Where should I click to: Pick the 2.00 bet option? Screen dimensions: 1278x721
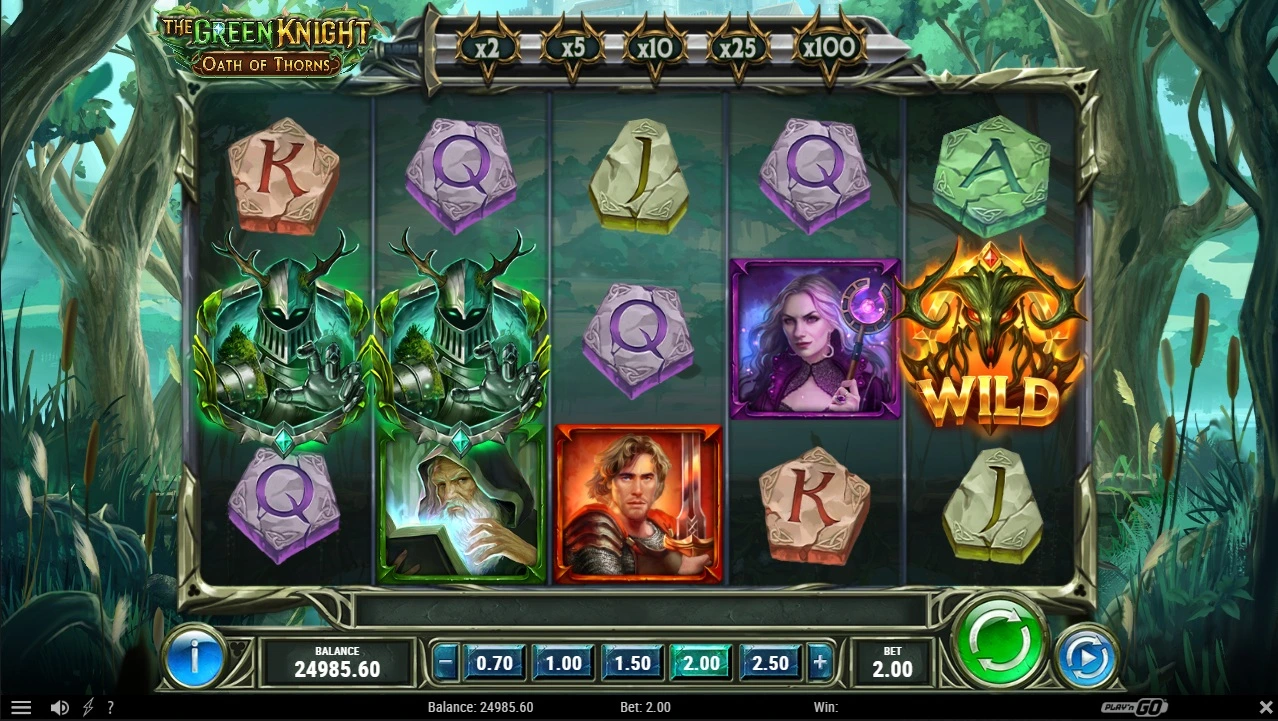[701, 662]
